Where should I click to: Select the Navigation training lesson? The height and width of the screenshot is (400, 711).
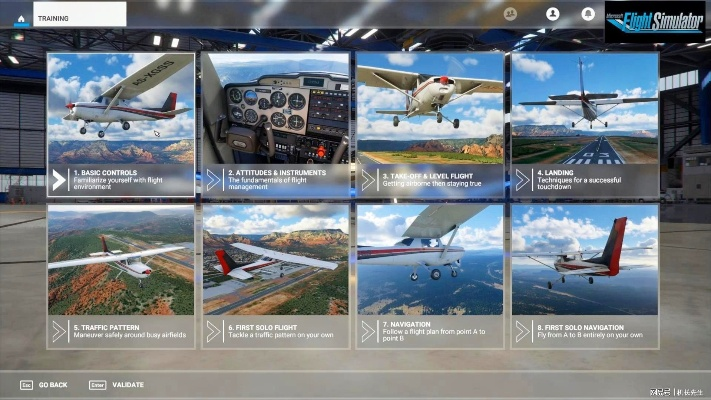(x=430, y=276)
